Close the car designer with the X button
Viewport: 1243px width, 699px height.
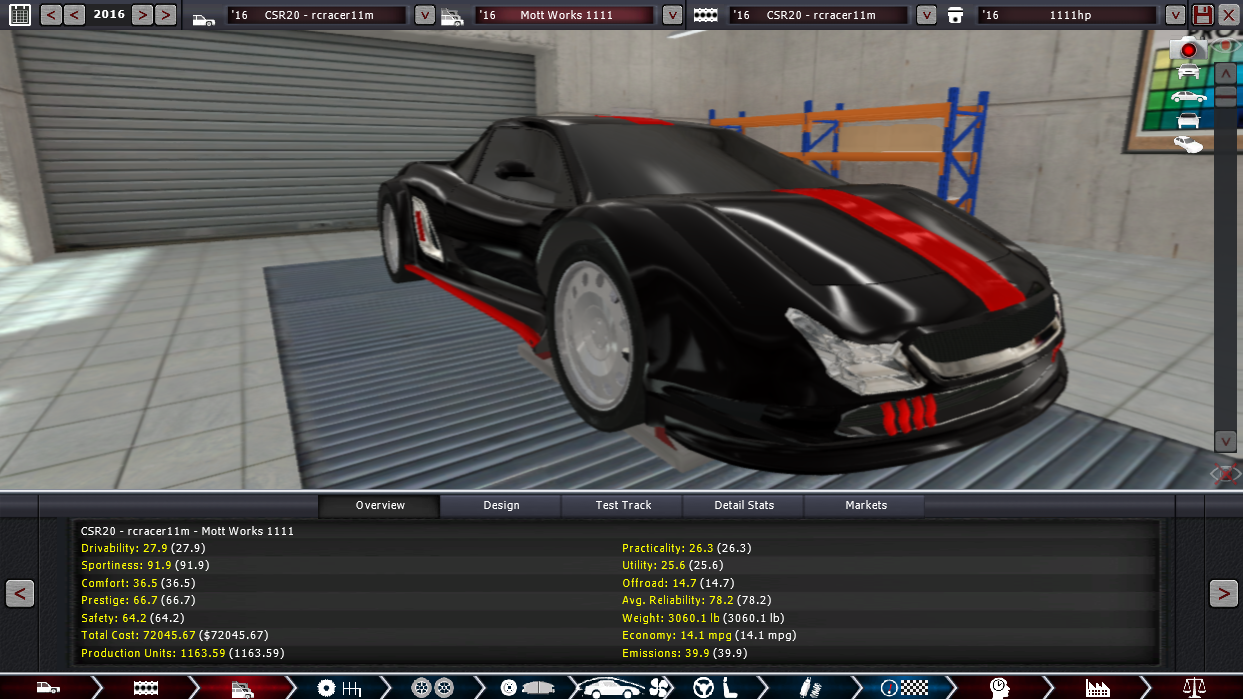(x=1228, y=15)
